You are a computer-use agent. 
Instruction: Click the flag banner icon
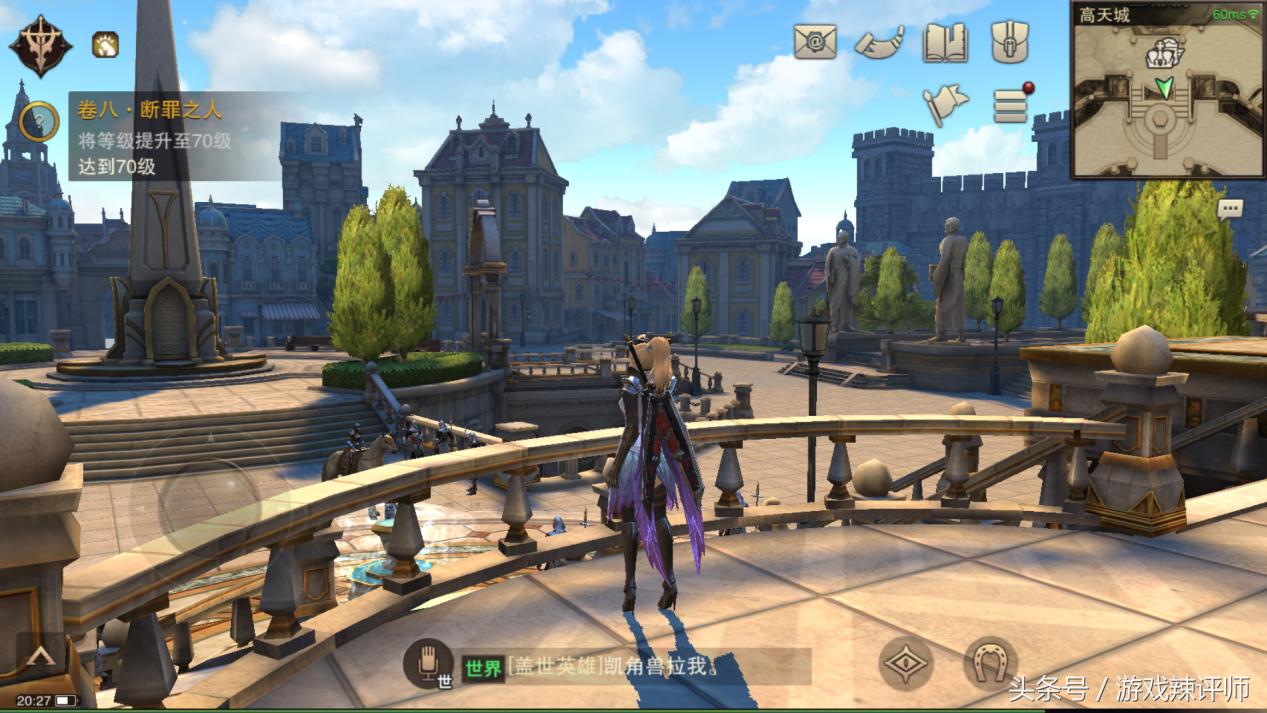coord(945,104)
